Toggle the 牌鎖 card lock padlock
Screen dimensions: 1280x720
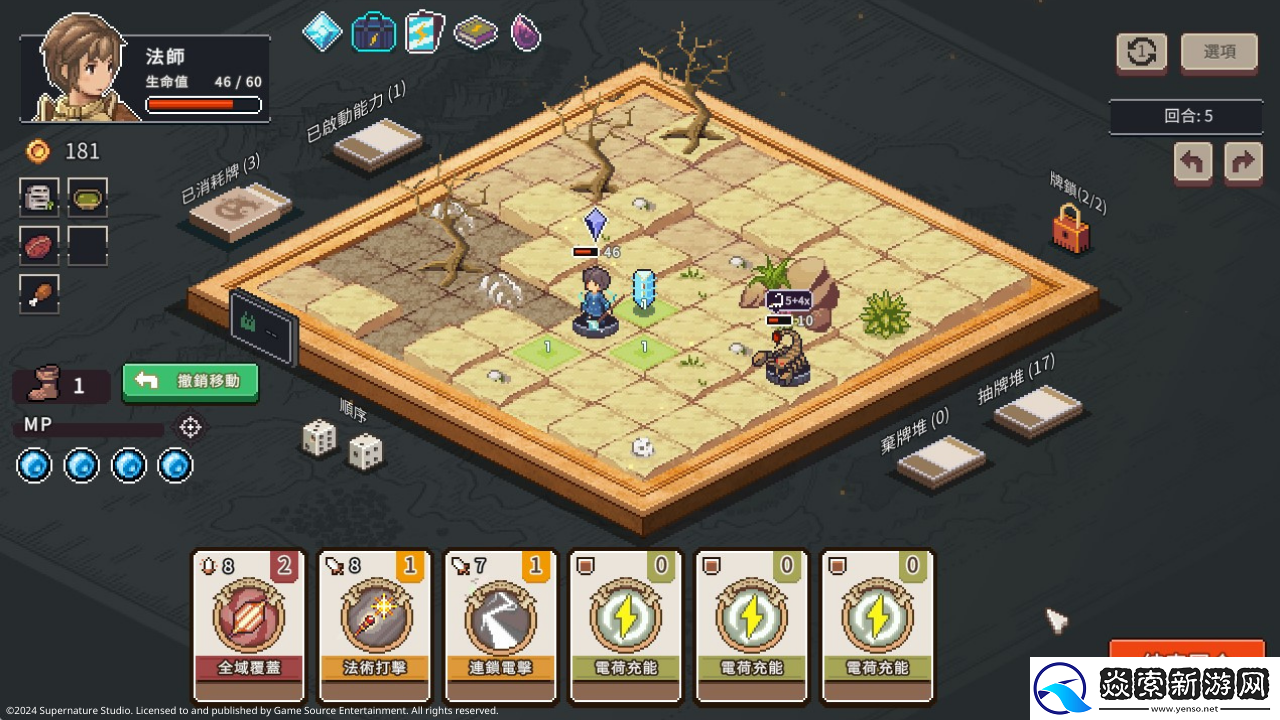pos(1070,229)
